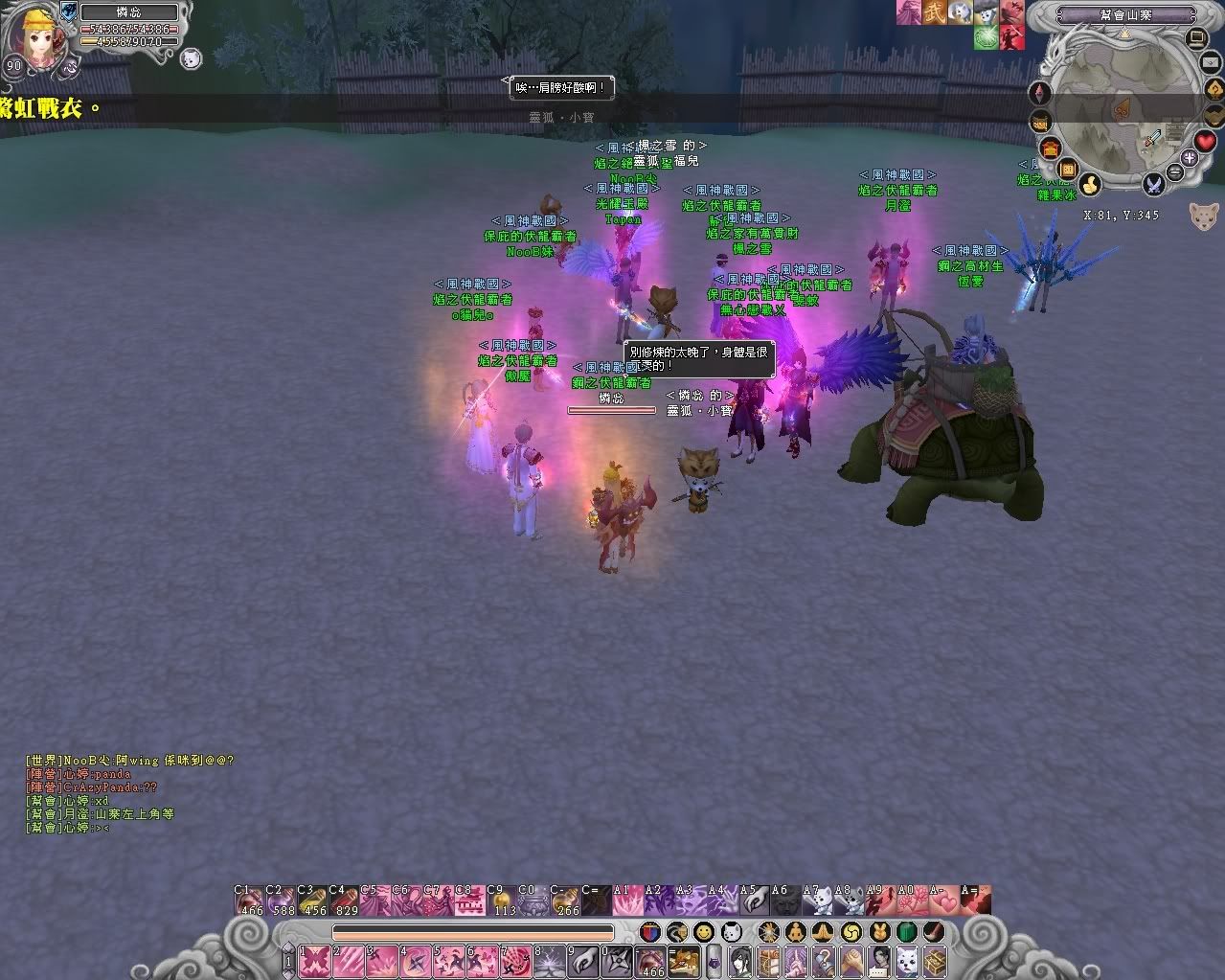
Task: Click the crossed swords button under minimap
Action: tap(1154, 182)
